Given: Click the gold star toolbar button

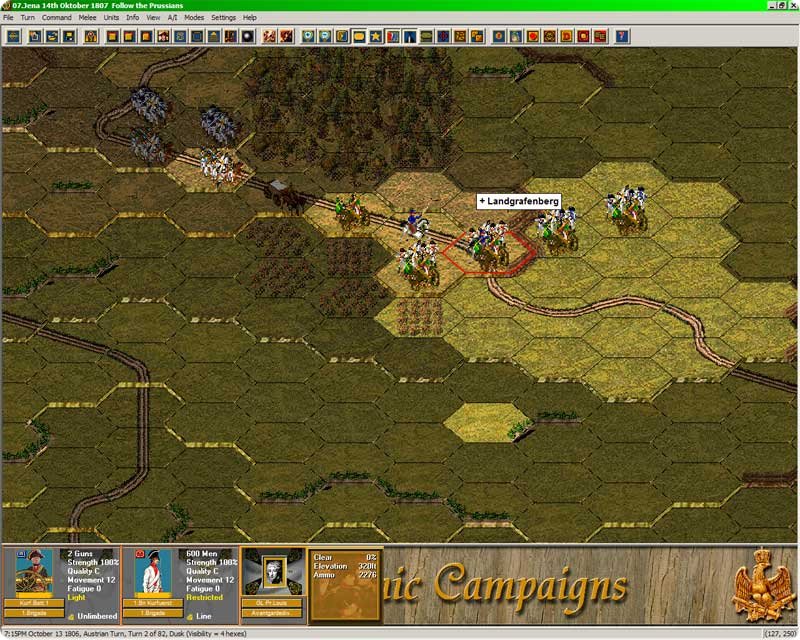Looking at the screenshot, I should (375, 37).
